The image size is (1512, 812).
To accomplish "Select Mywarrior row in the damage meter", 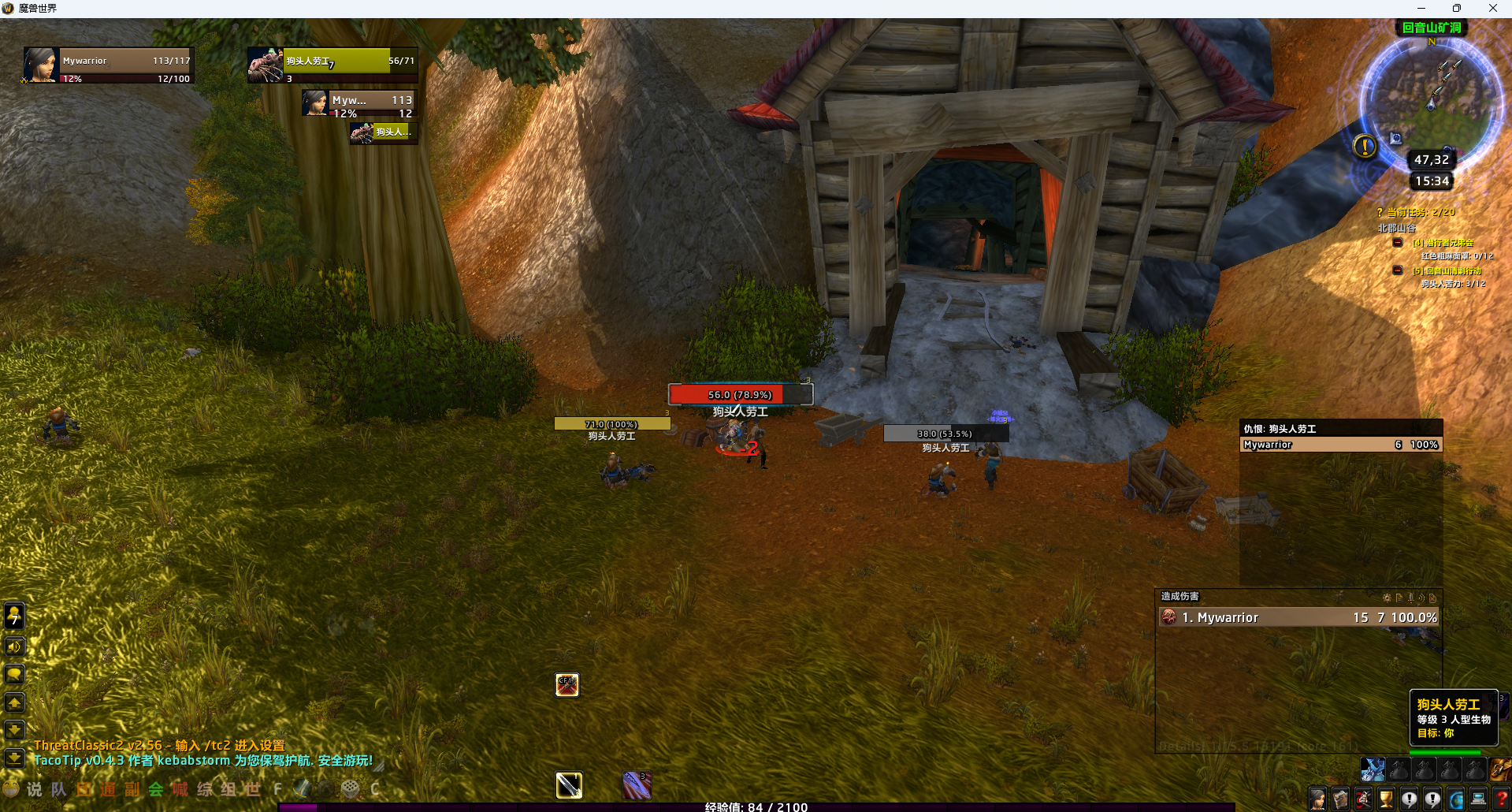I will [1298, 617].
